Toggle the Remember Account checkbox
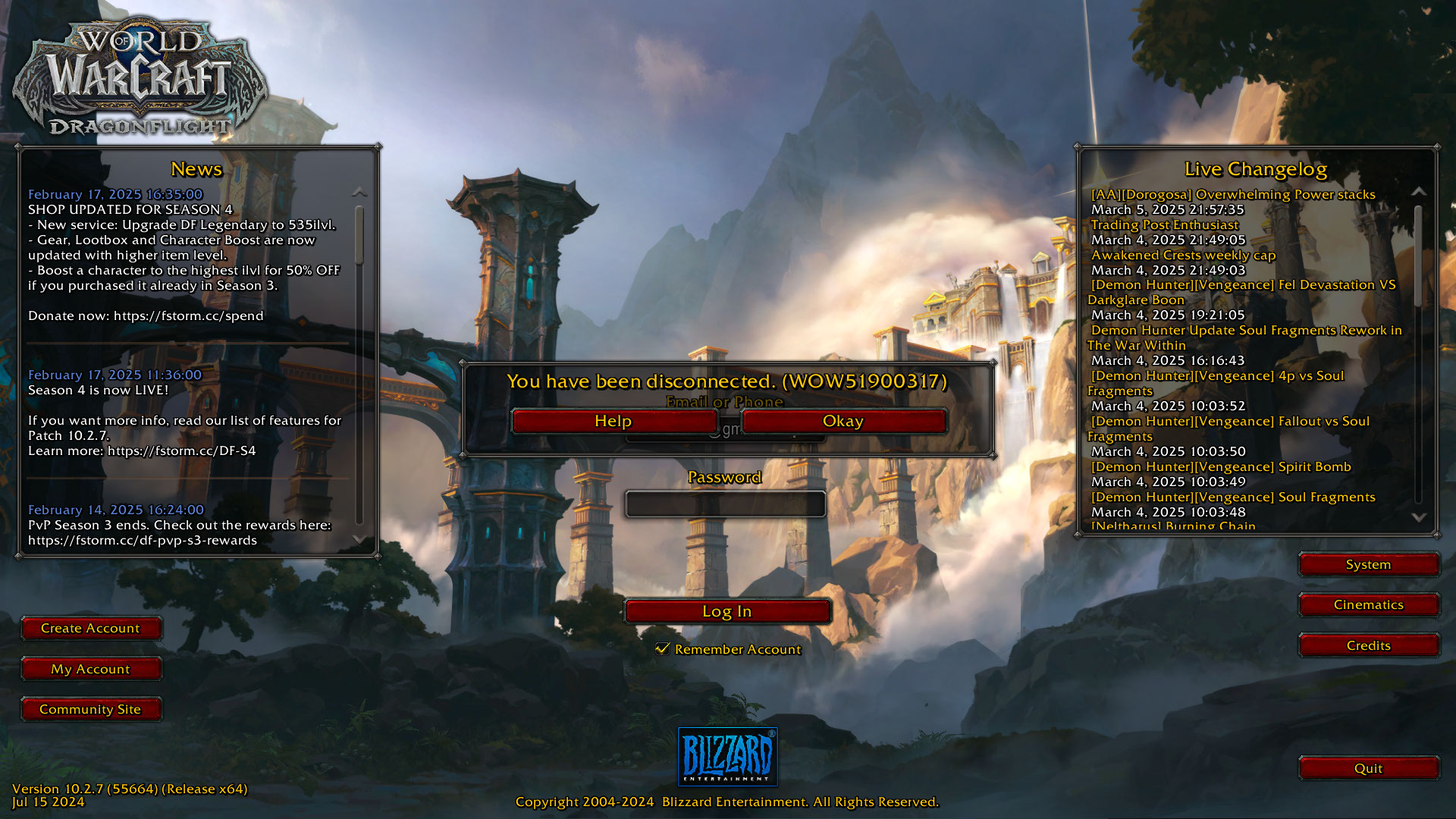Viewport: 1456px width, 819px height. (x=663, y=648)
